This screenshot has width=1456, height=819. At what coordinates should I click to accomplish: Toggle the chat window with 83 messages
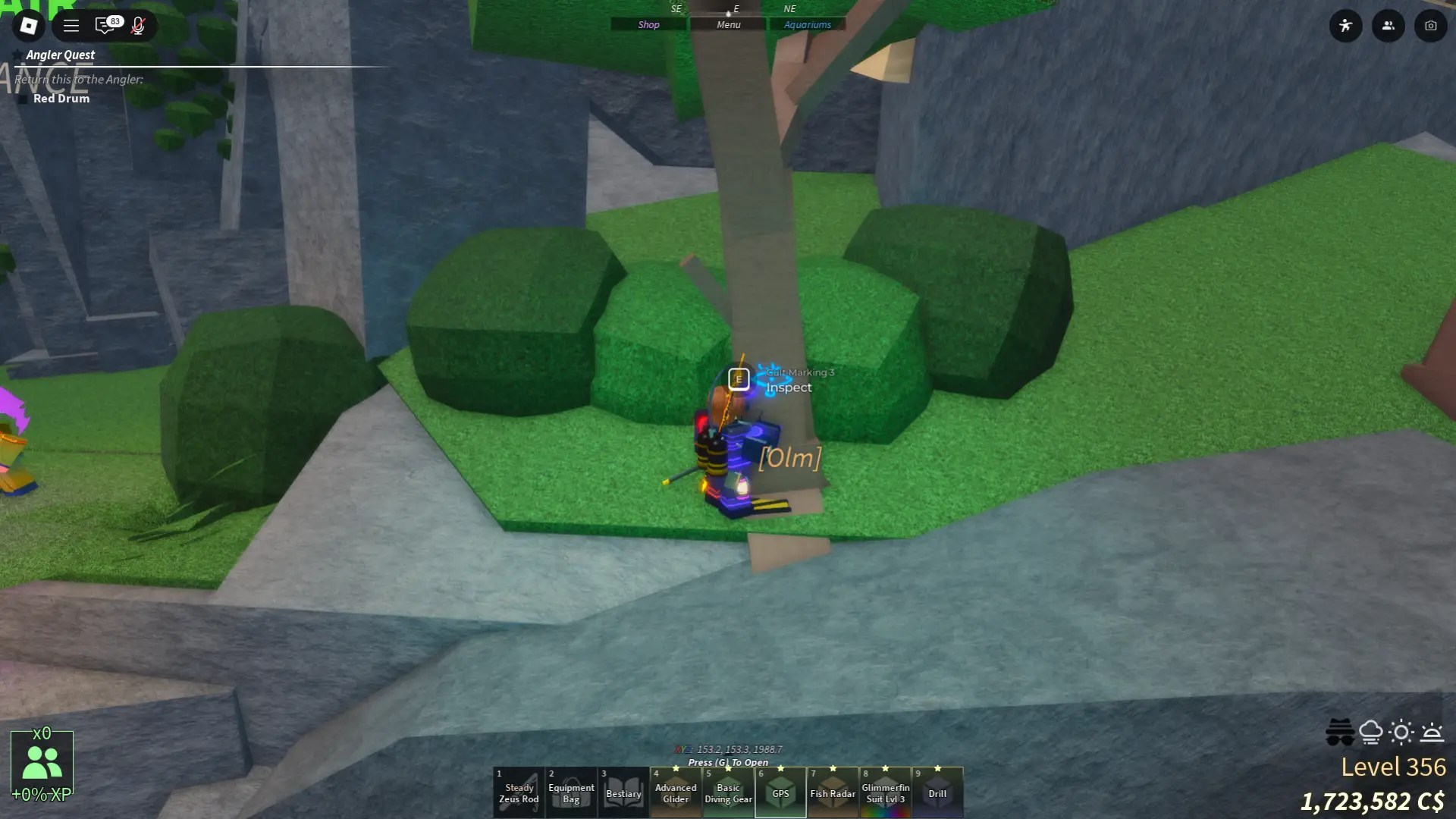[x=105, y=25]
